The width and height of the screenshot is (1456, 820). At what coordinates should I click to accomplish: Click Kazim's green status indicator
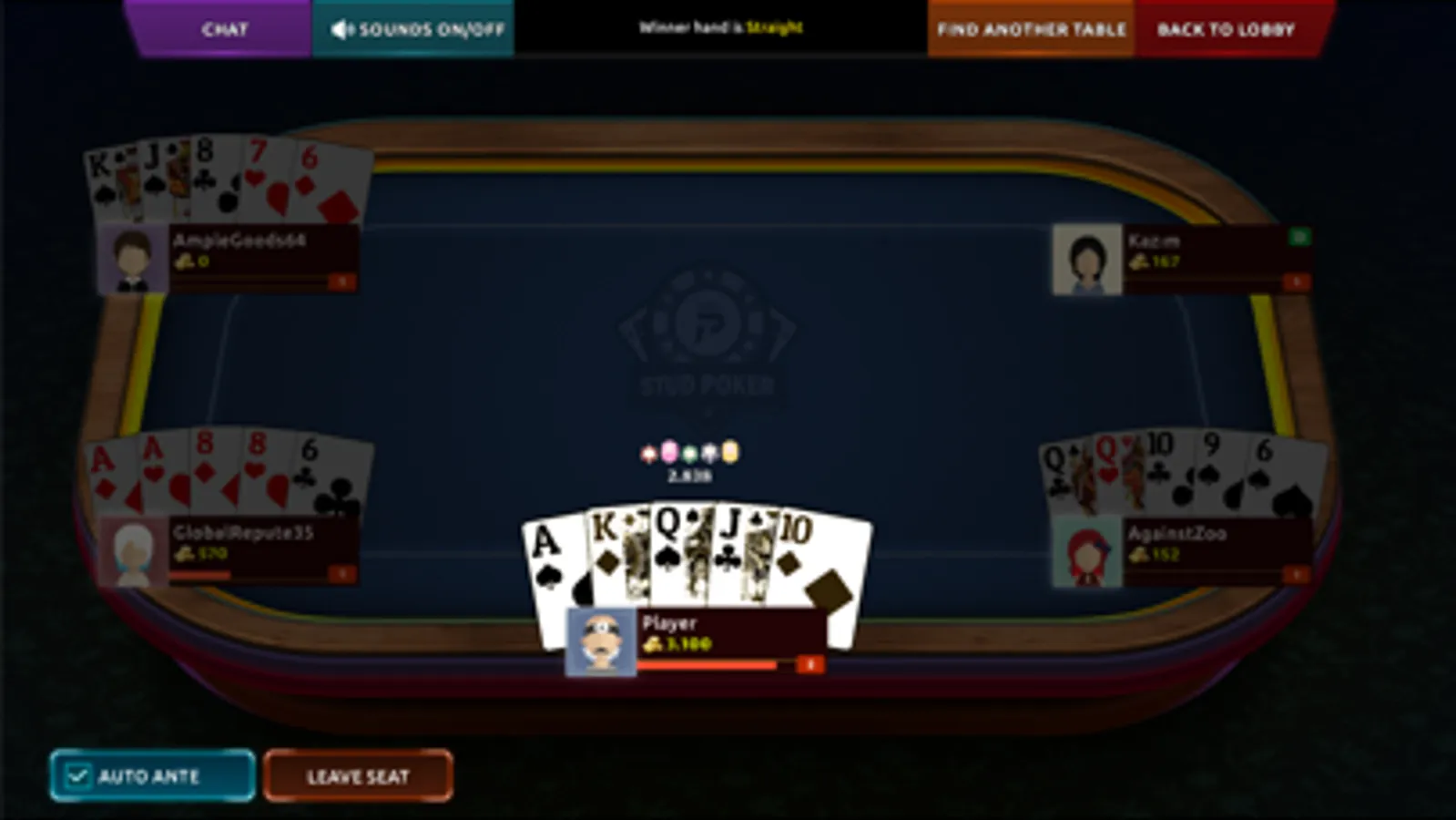click(1299, 237)
